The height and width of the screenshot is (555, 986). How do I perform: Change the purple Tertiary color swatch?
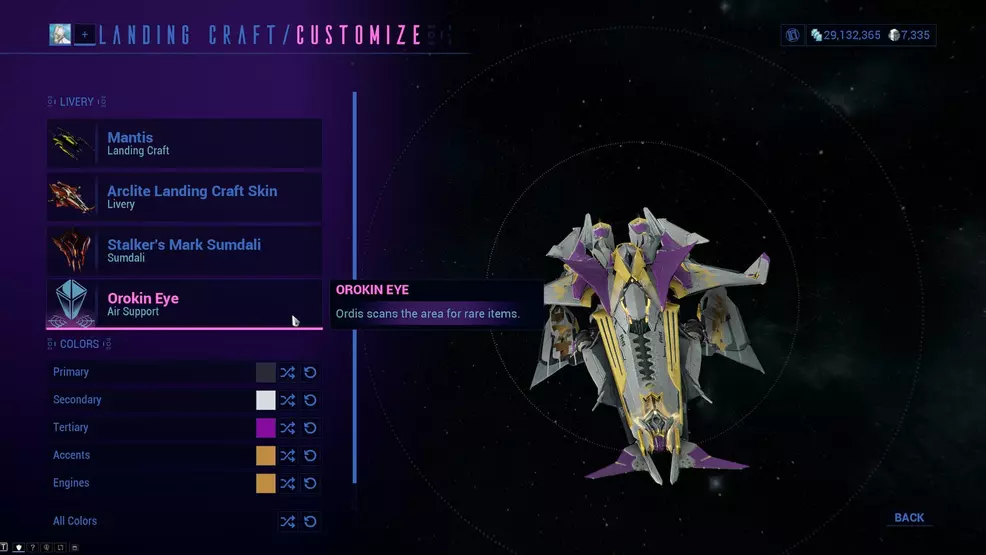(265, 428)
